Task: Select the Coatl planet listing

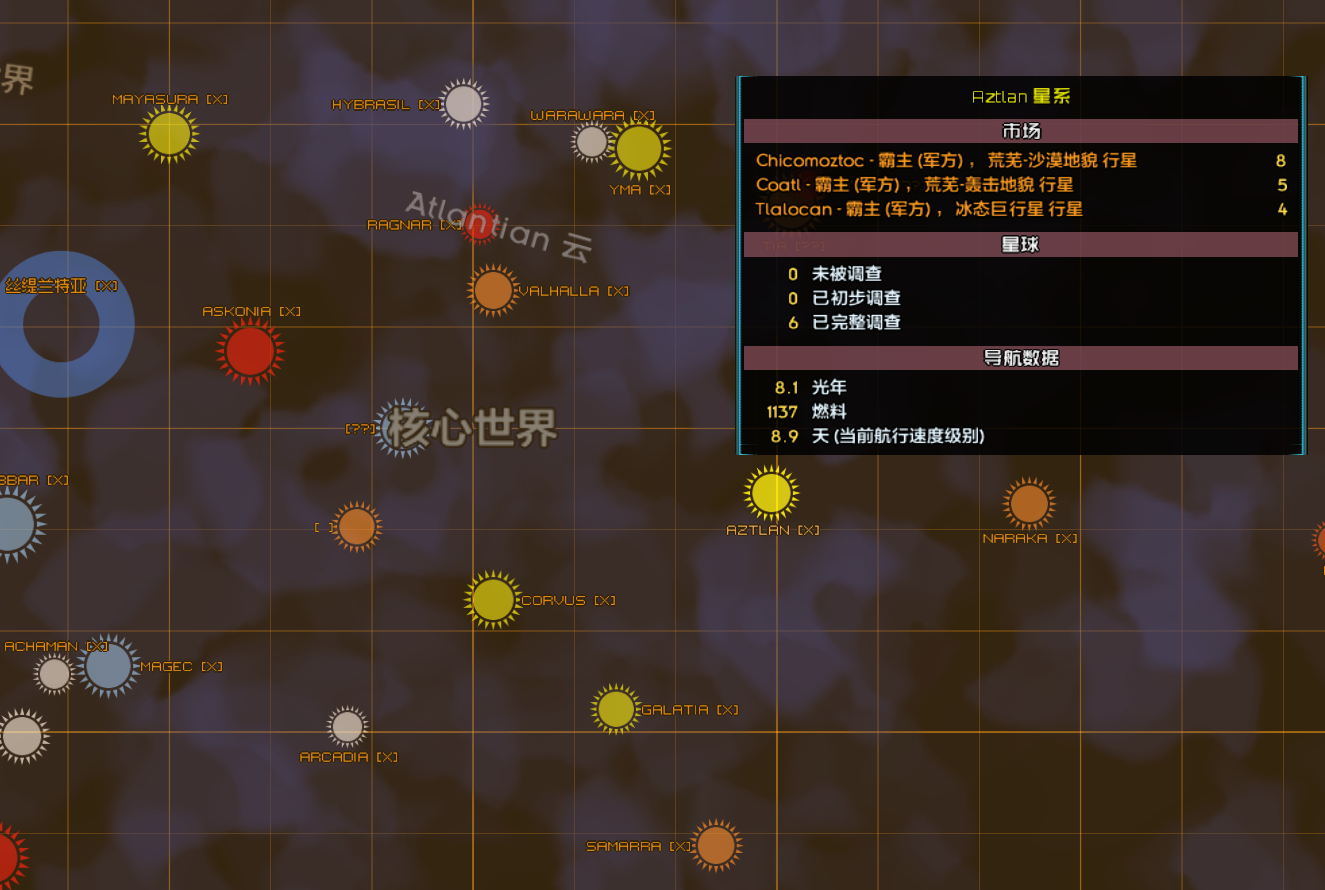Action: pyautogui.click(x=1020, y=185)
